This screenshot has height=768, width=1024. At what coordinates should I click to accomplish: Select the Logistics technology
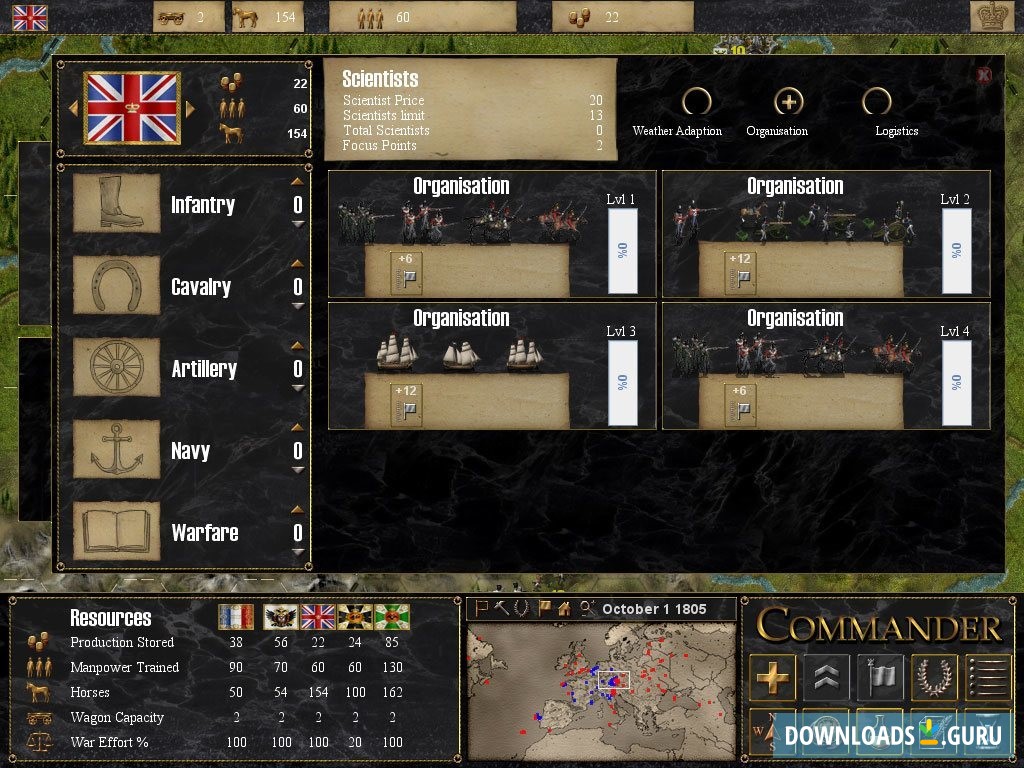click(x=877, y=102)
